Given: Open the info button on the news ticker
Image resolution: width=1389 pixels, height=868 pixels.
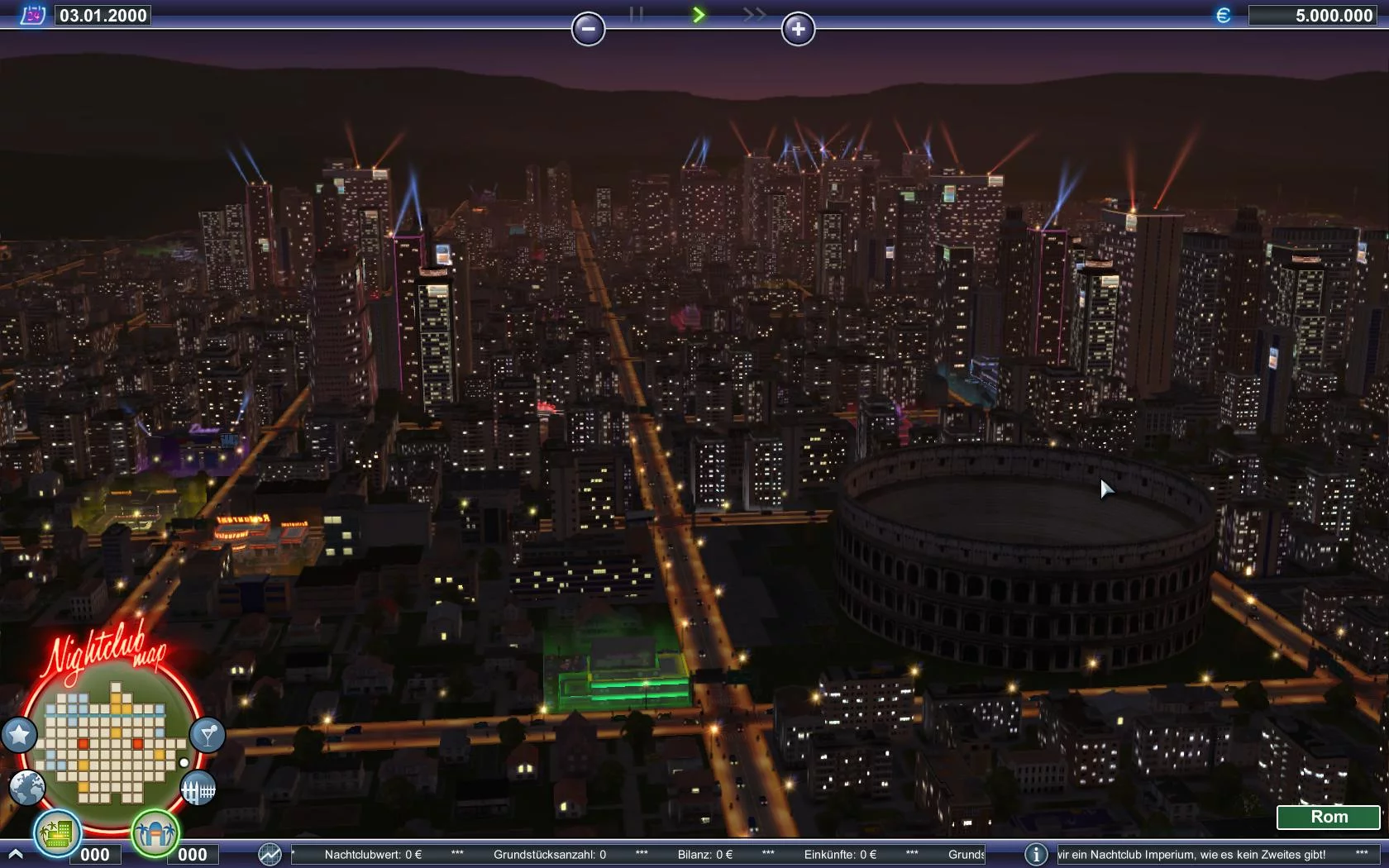Looking at the screenshot, I should pyautogui.click(x=1036, y=854).
